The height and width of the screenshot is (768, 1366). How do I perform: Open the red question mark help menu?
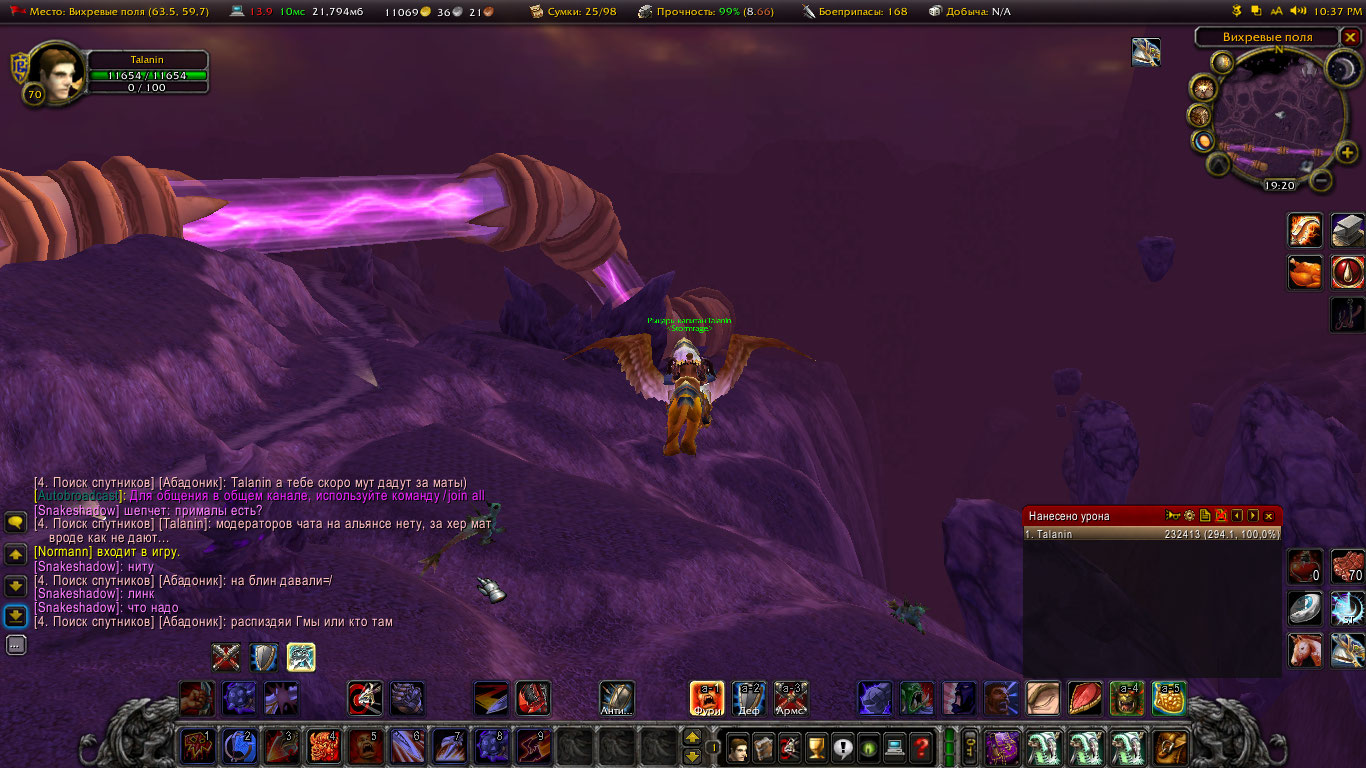tap(922, 747)
